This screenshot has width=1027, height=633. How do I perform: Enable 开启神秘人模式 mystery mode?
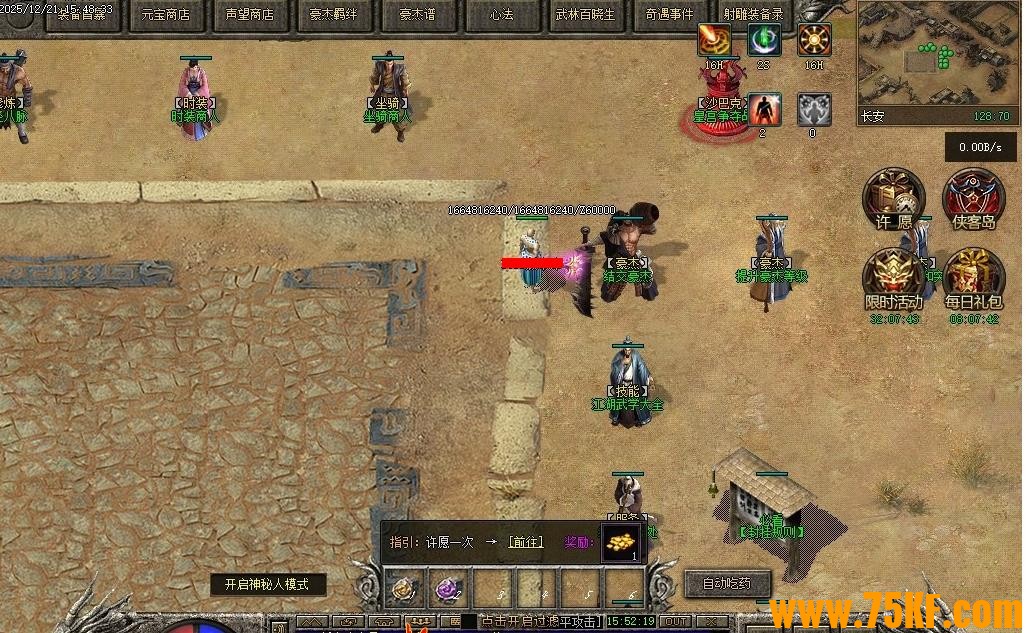click(267, 585)
